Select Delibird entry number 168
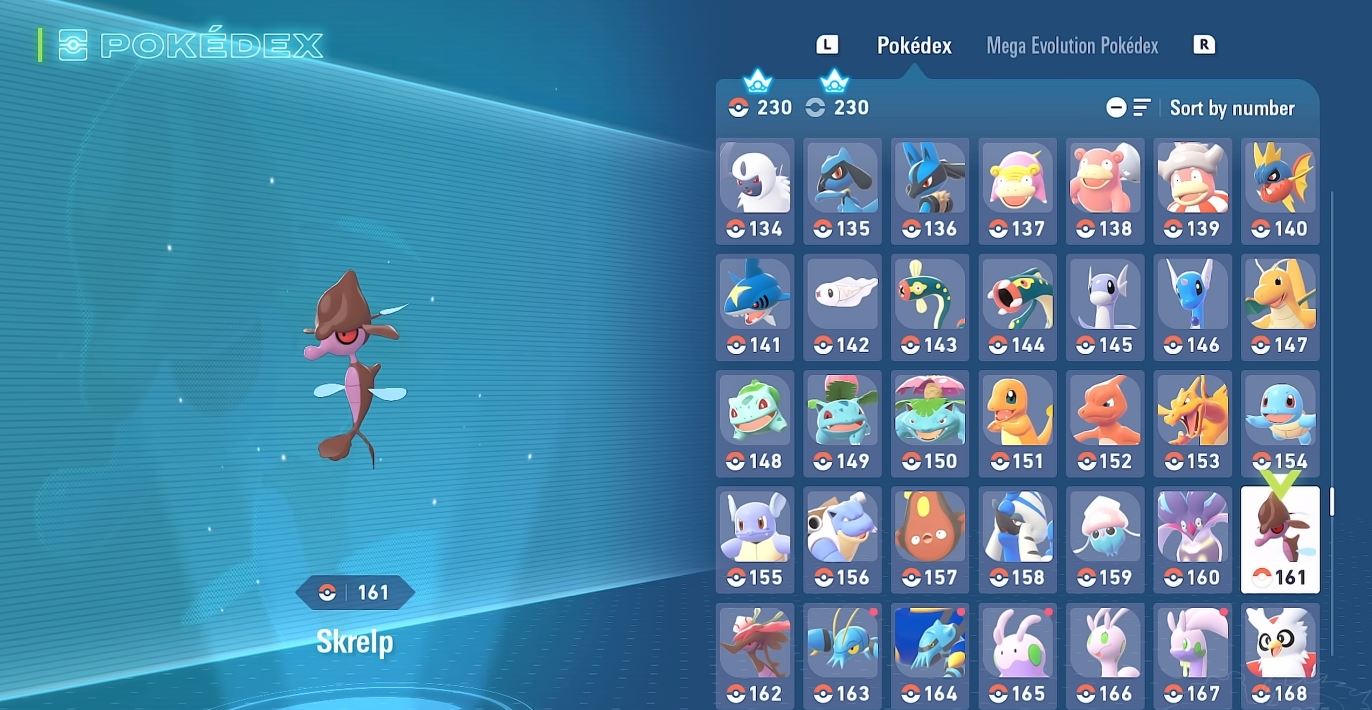The height and width of the screenshot is (710, 1372). point(1280,655)
